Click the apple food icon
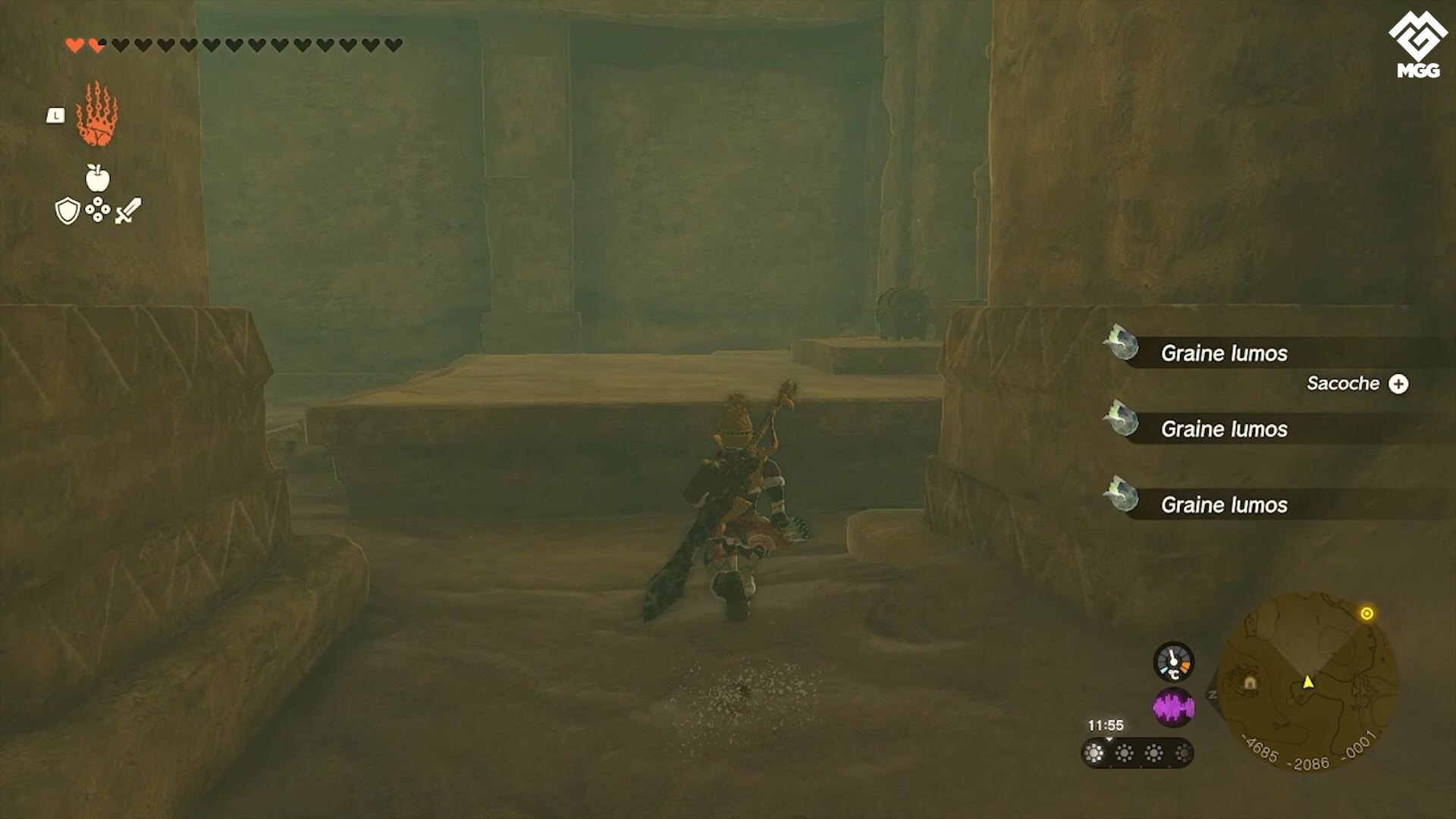The image size is (1456, 819). click(x=98, y=178)
